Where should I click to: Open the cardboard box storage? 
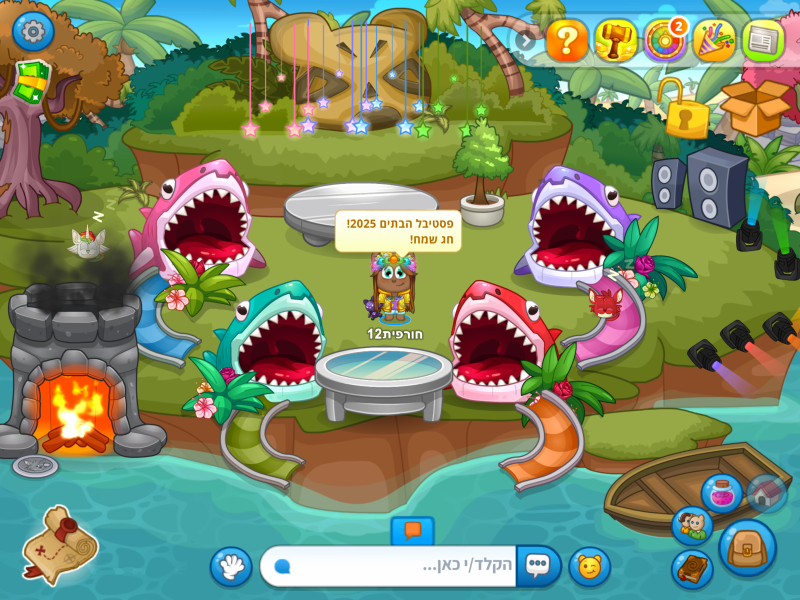(755, 106)
